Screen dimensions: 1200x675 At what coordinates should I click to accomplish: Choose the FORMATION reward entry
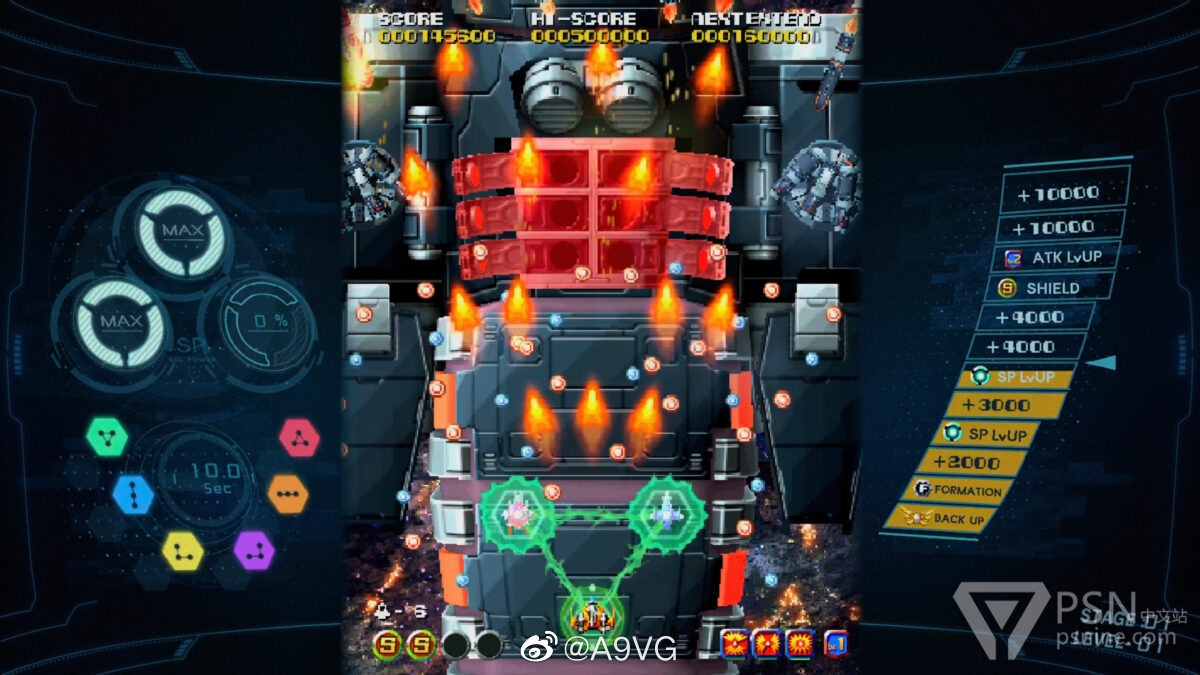click(x=957, y=490)
